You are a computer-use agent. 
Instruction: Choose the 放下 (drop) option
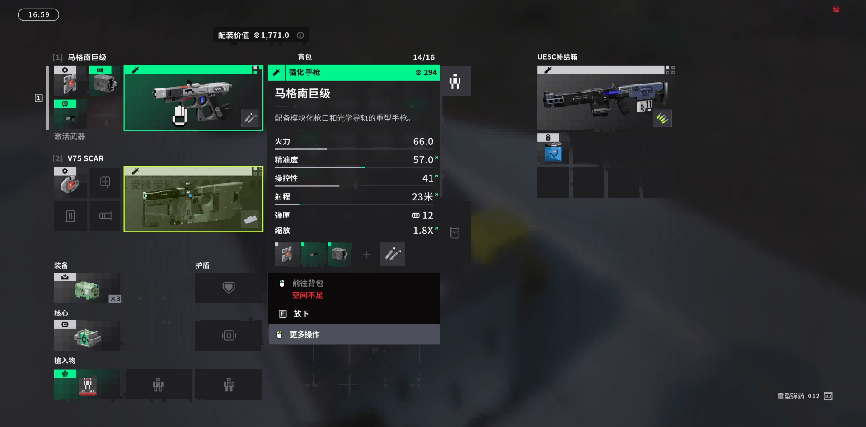(354, 313)
